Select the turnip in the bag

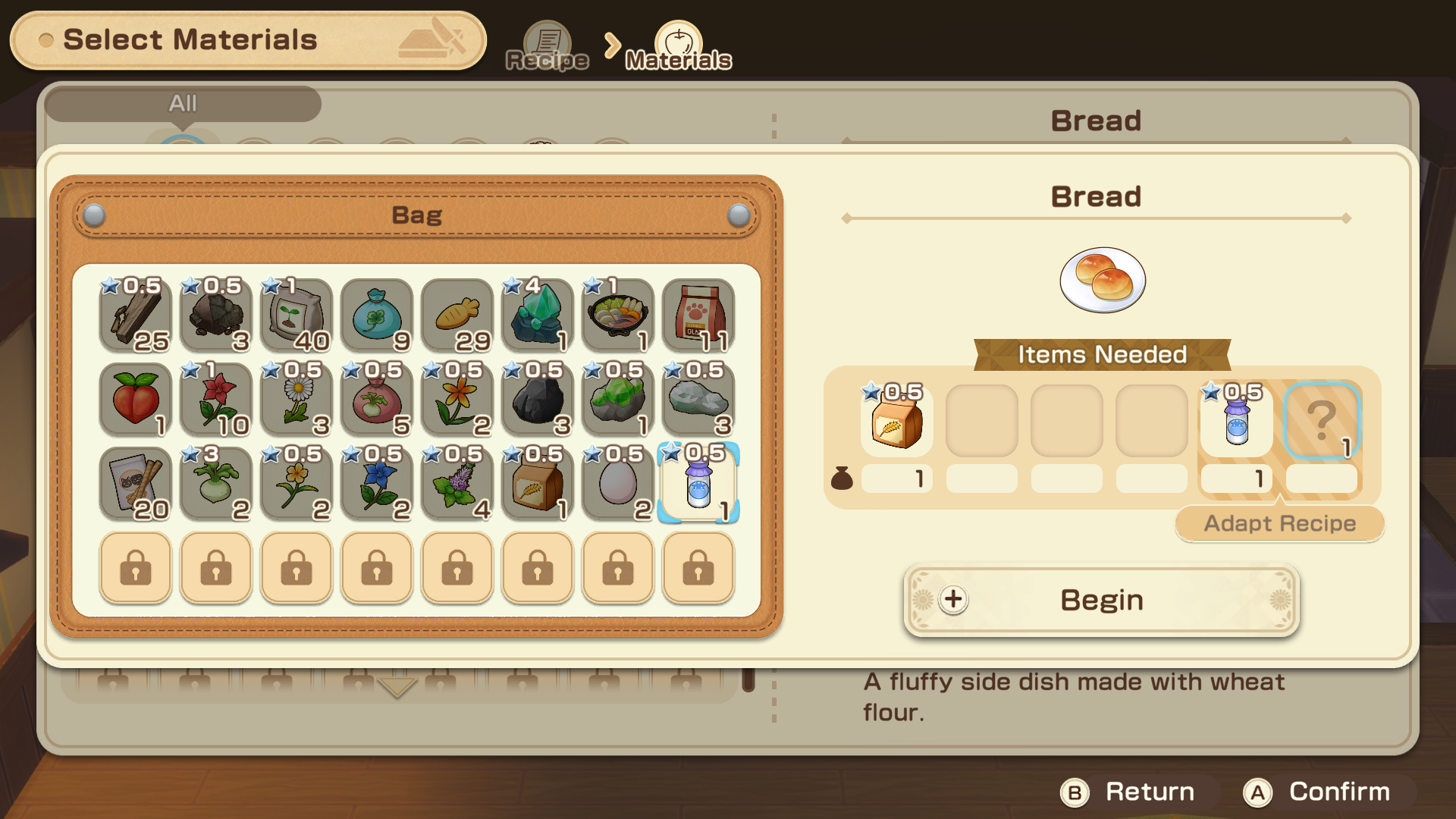pos(215,484)
